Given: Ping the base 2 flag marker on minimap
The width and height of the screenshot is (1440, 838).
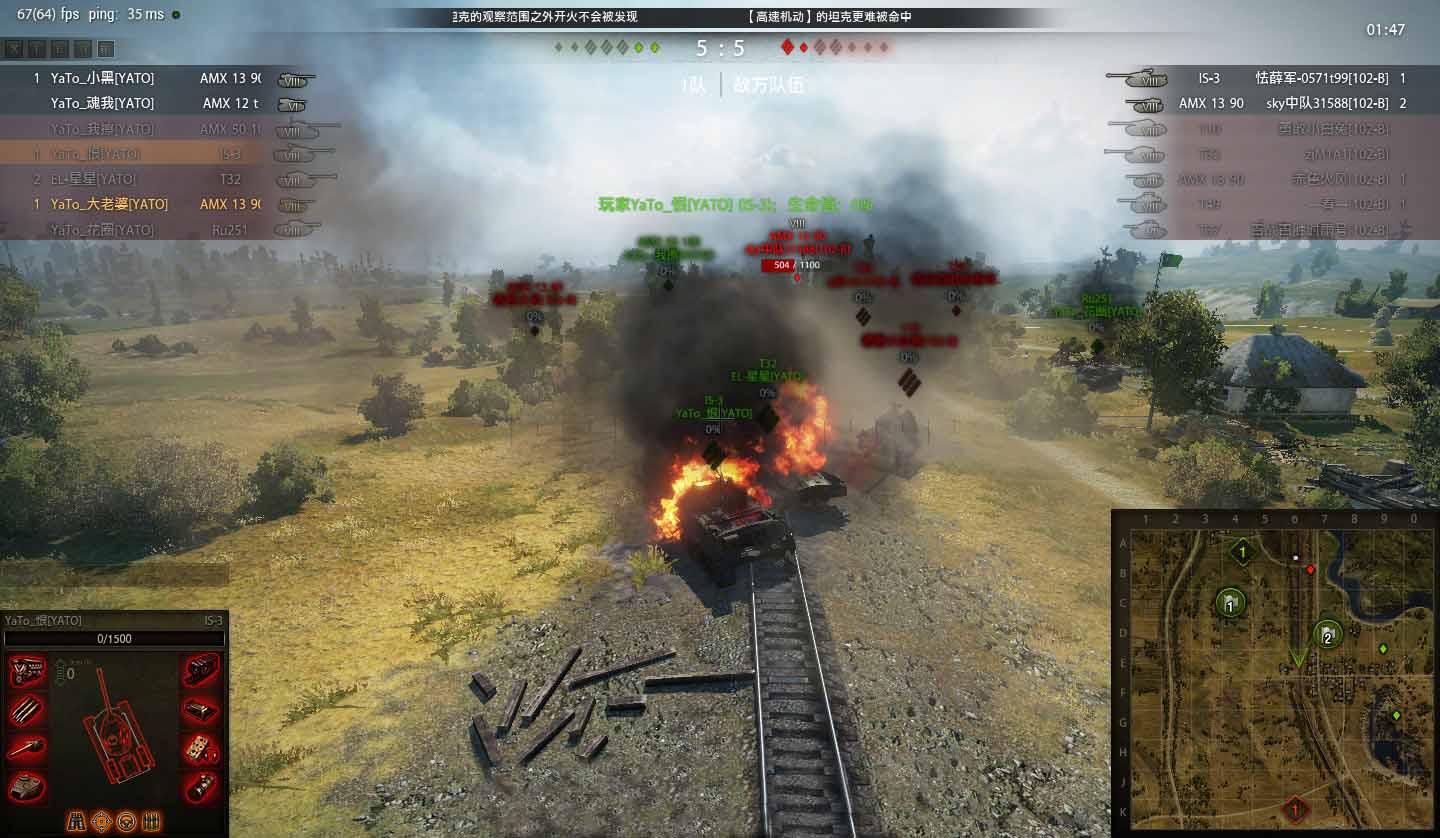Looking at the screenshot, I should click(1327, 634).
